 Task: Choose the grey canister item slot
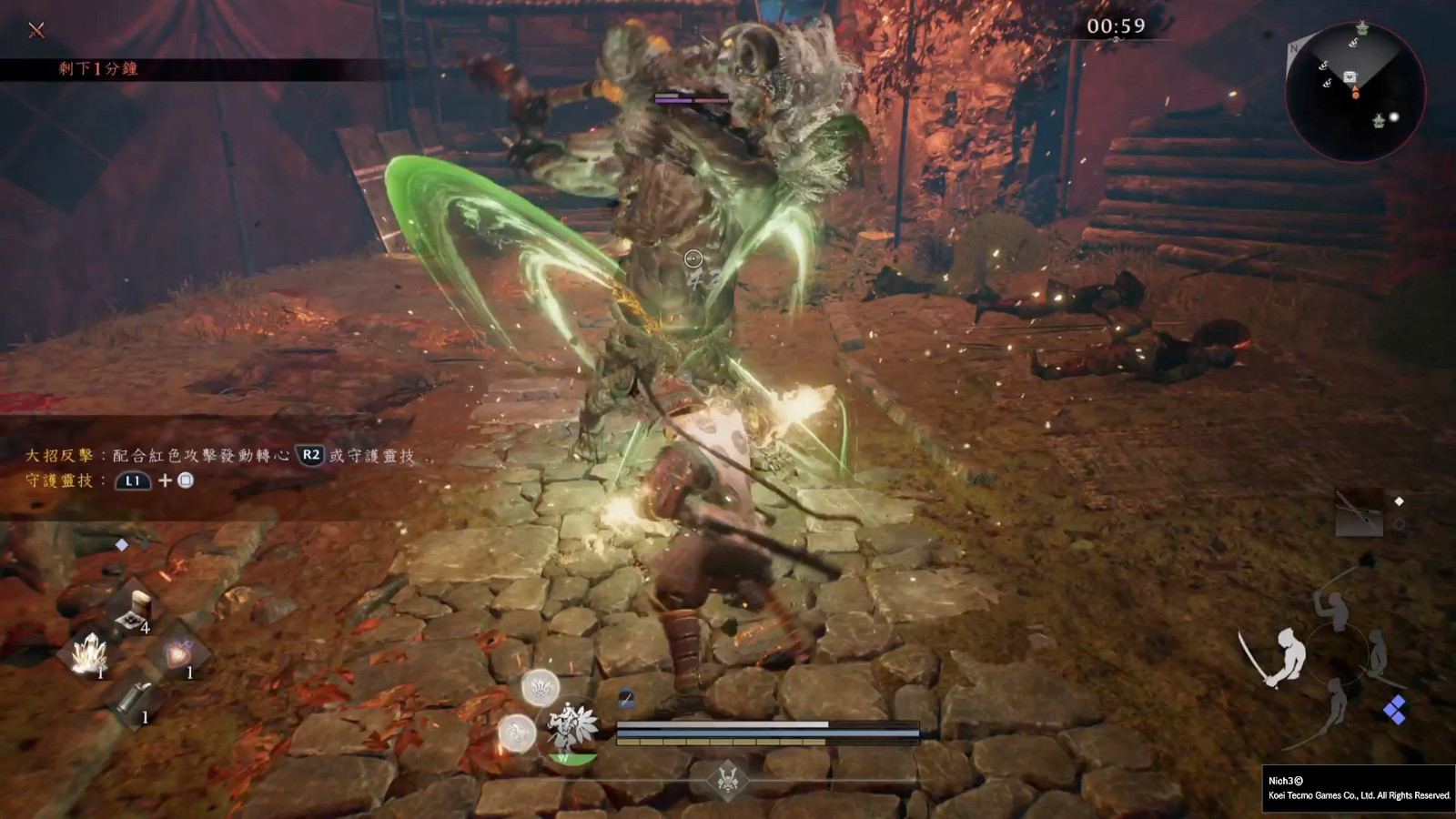click(x=135, y=698)
